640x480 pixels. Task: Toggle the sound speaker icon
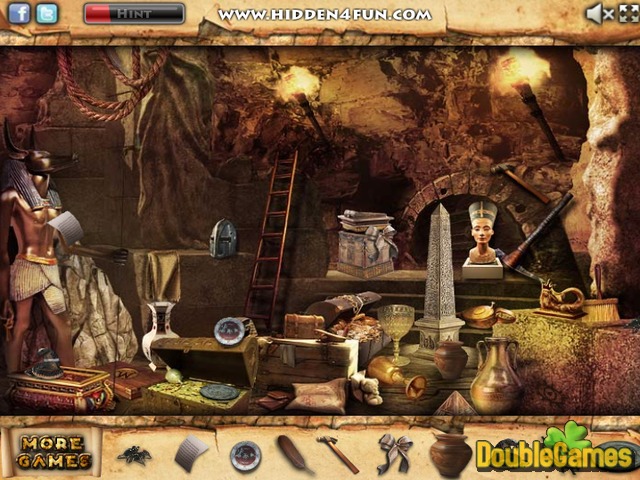point(599,14)
